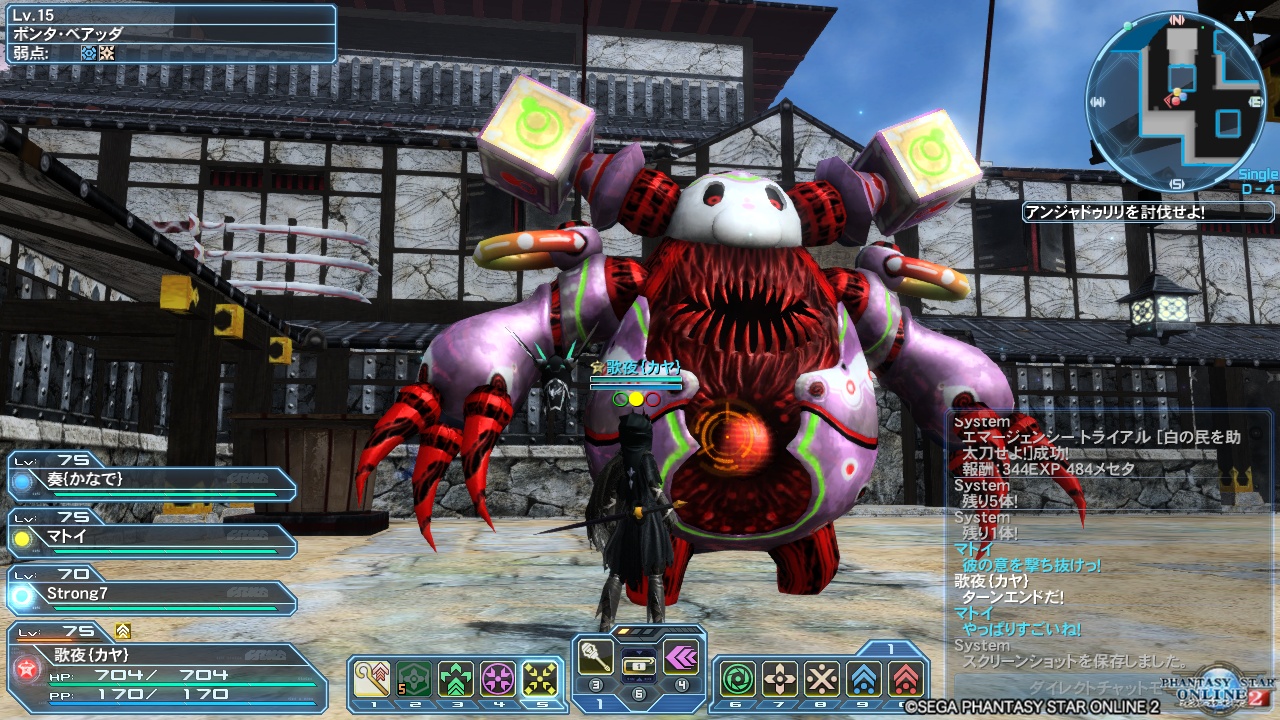
Task: Activate the green swirl circle skill
Action: pos(738,679)
